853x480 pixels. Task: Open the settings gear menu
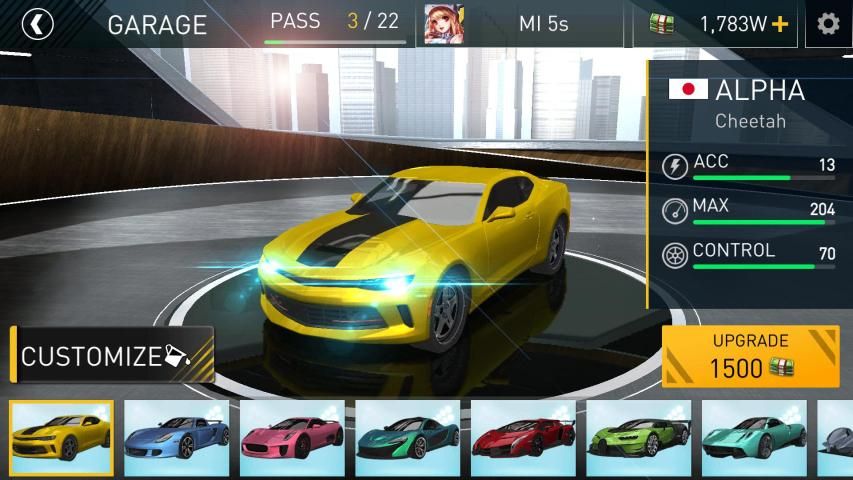click(828, 24)
